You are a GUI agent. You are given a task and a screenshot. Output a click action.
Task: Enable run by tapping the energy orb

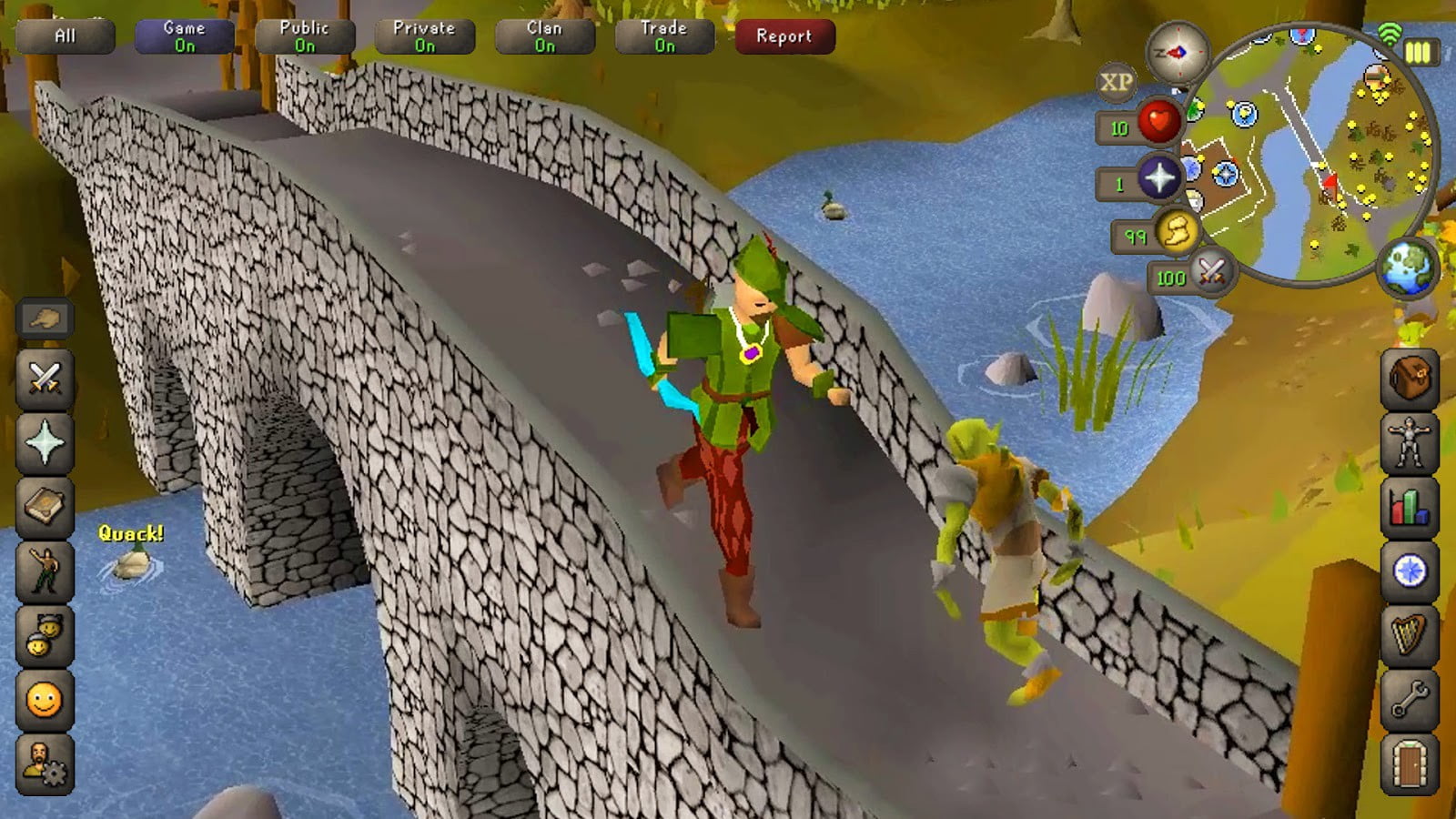pos(1177,234)
